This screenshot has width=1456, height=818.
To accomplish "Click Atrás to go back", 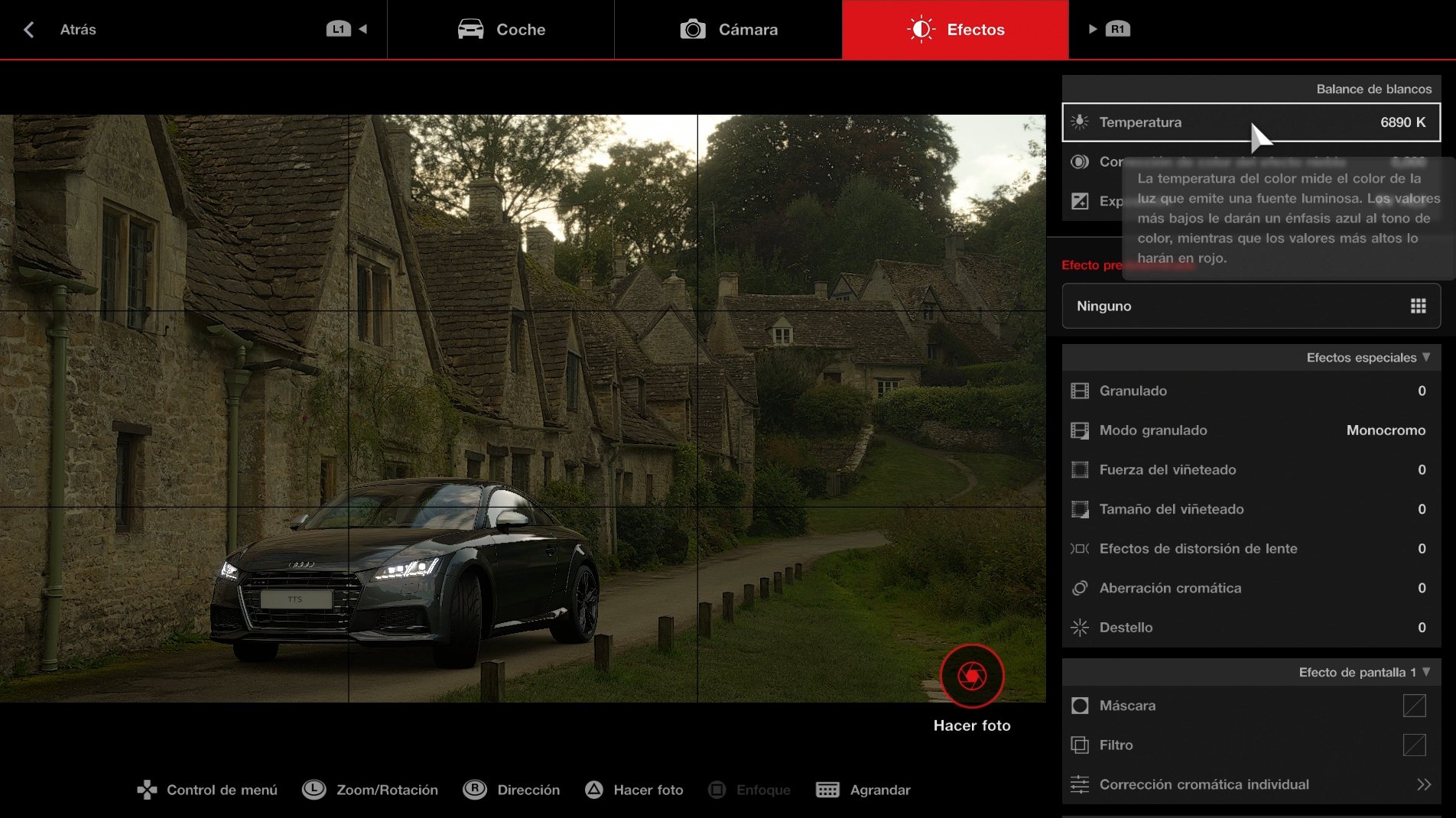I will pyautogui.click(x=61, y=30).
